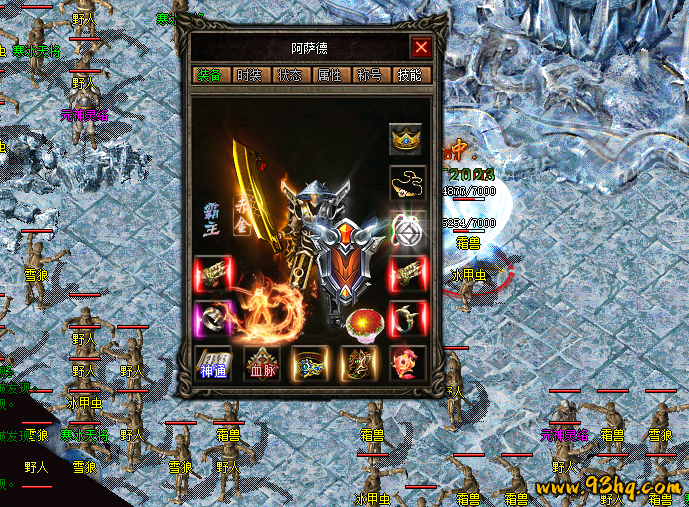The image size is (689, 507).
Task: Open the 神通 scroll slot
Action: pyautogui.click(x=212, y=362)
